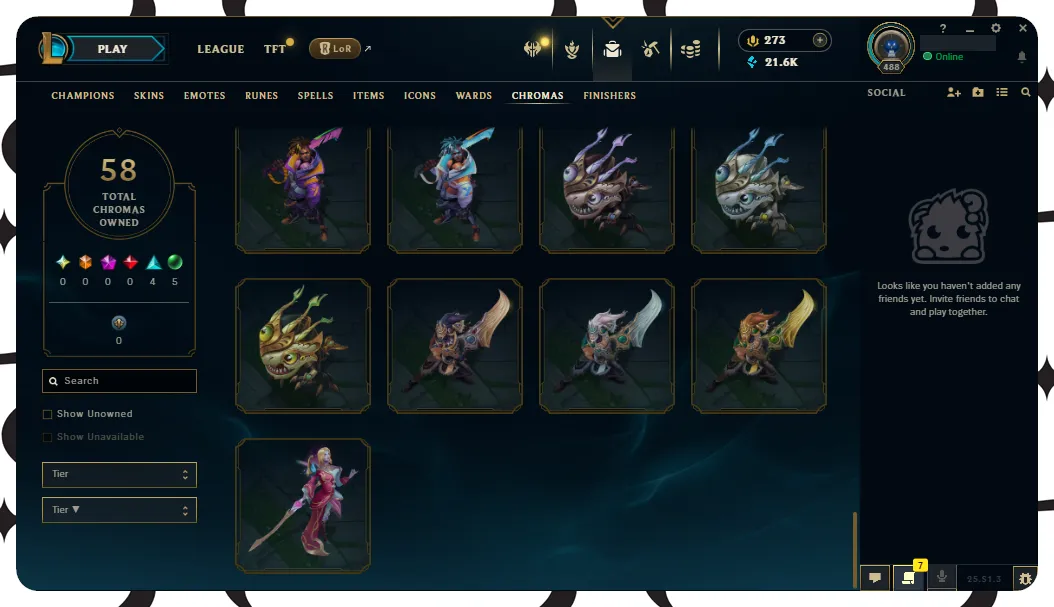Open the Items tab
Image resolution: width=1054 pixels, height=607 pixels.
[369, 96]
